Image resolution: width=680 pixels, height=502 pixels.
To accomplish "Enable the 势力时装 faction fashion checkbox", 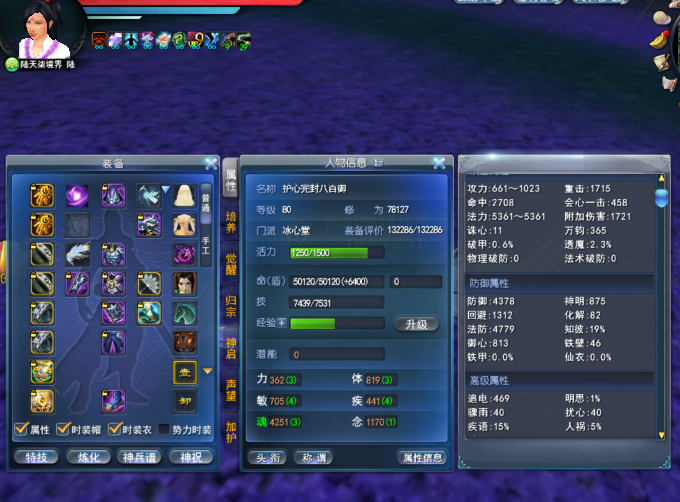I will coord(165,431).
